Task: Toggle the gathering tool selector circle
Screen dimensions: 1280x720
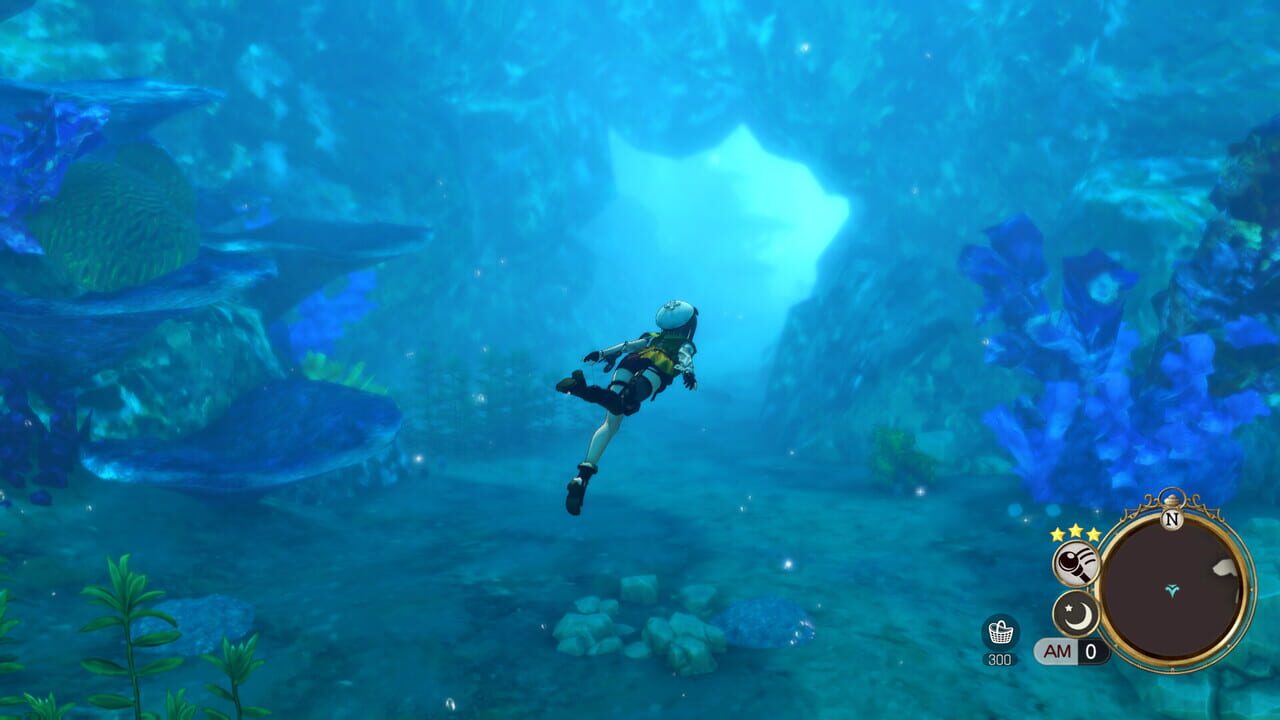Action: [1075, 563]
